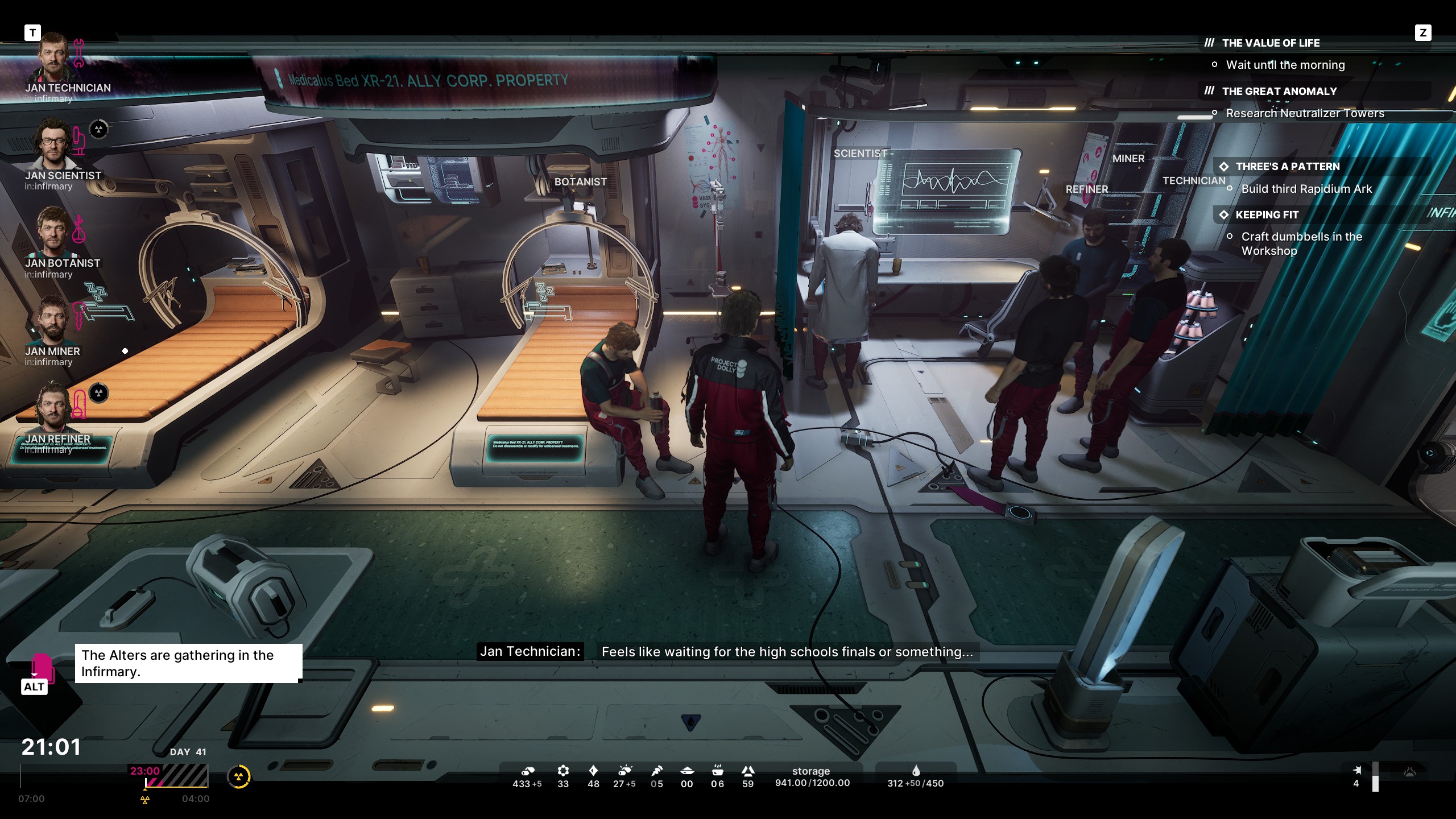Image resolution: width=1456 pixels, height=819 pixels.
Task: Click the yellow radiation warning icon by the timeline
Action: click(239, 776)
